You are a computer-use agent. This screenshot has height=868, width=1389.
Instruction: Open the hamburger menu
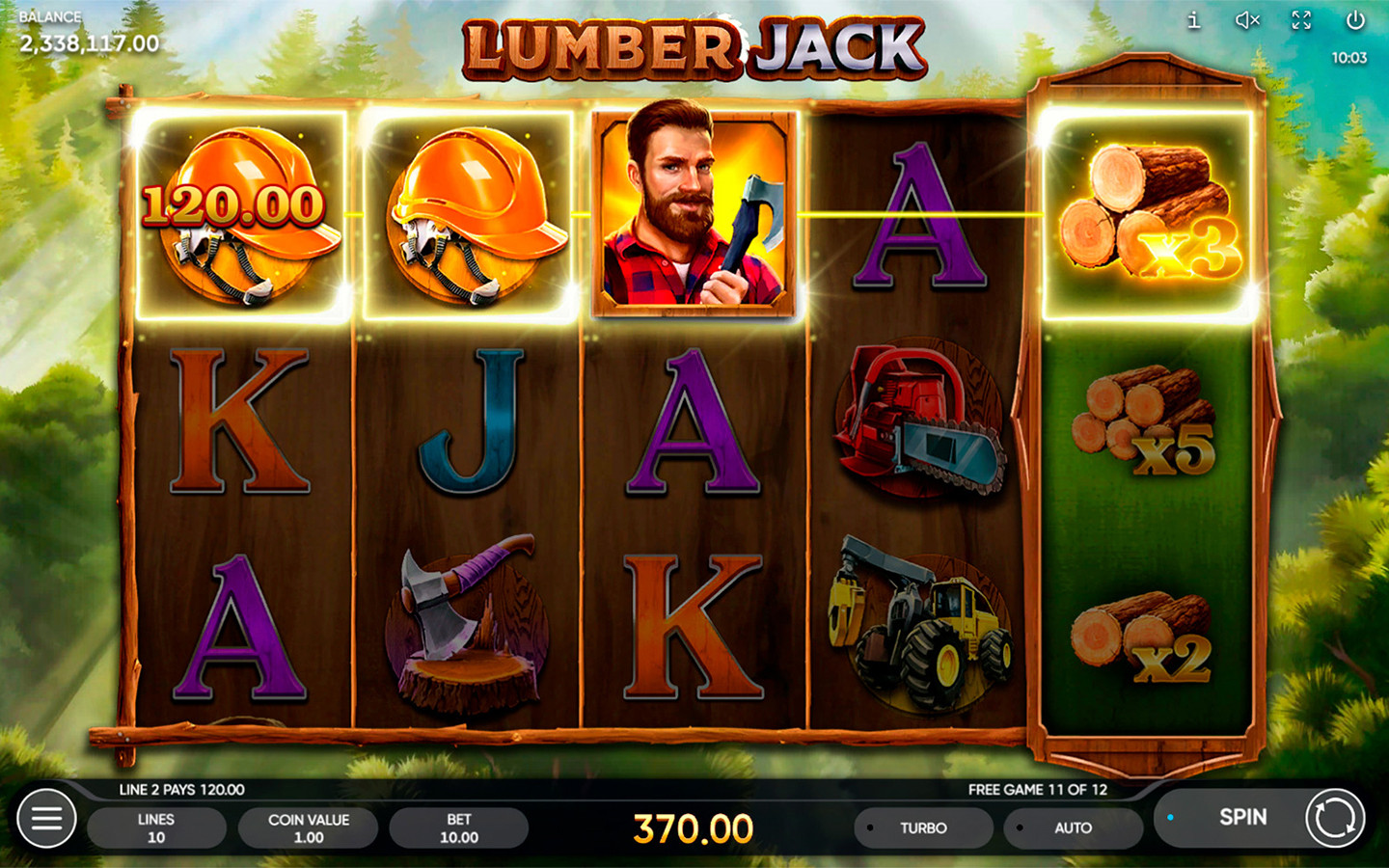[46, 819]
